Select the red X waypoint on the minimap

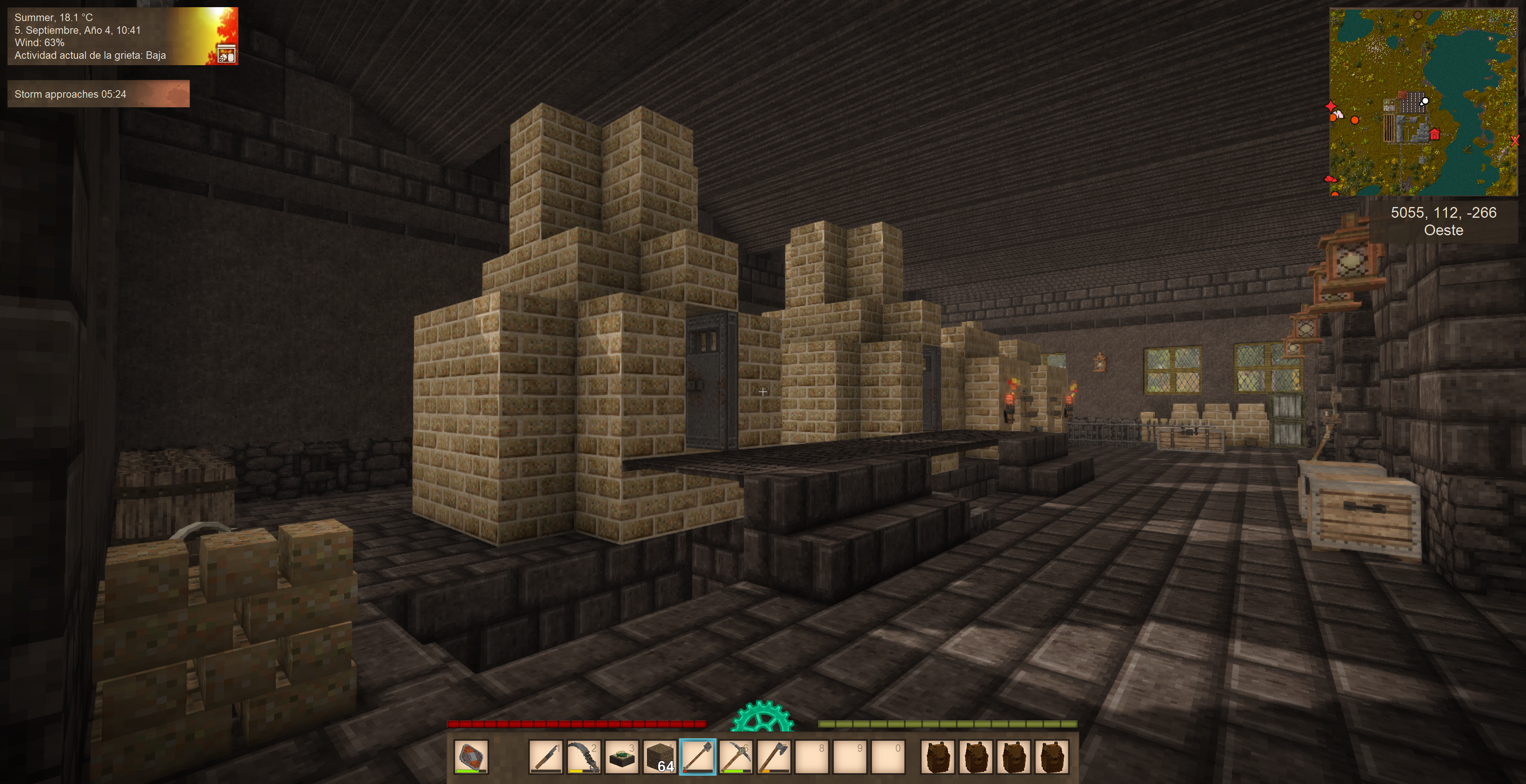pyautogui.click(x=1514, y=141)
